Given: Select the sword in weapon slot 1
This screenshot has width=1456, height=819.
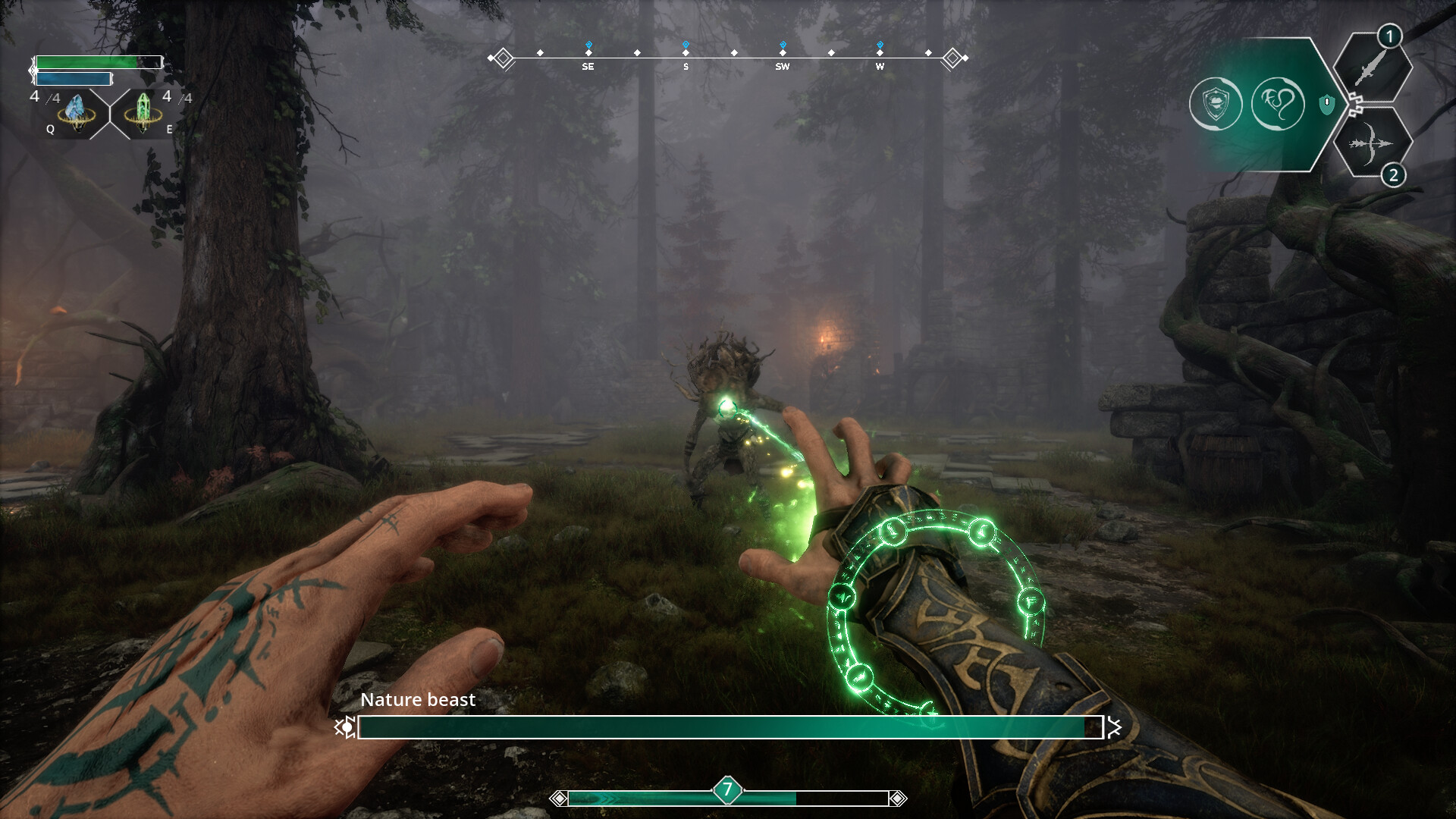Looking at the screenshot, I should pyautogui.click(x=1373, y=71).
